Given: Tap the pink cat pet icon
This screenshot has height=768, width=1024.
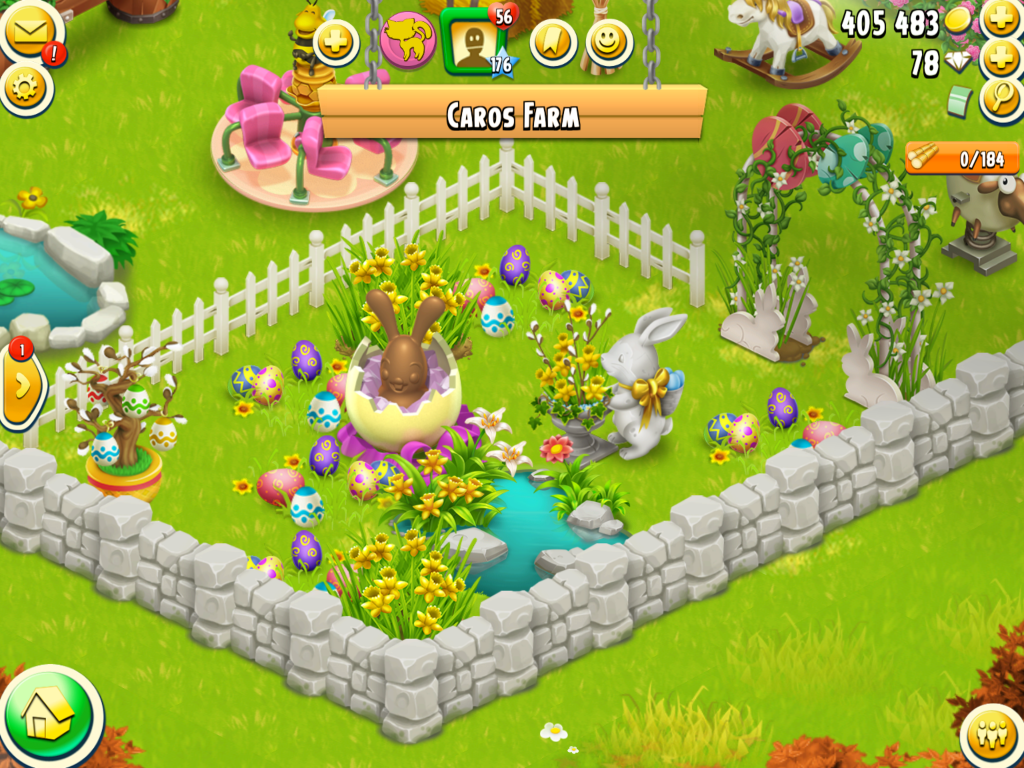Looking at the screenshot, I should 408,40.
